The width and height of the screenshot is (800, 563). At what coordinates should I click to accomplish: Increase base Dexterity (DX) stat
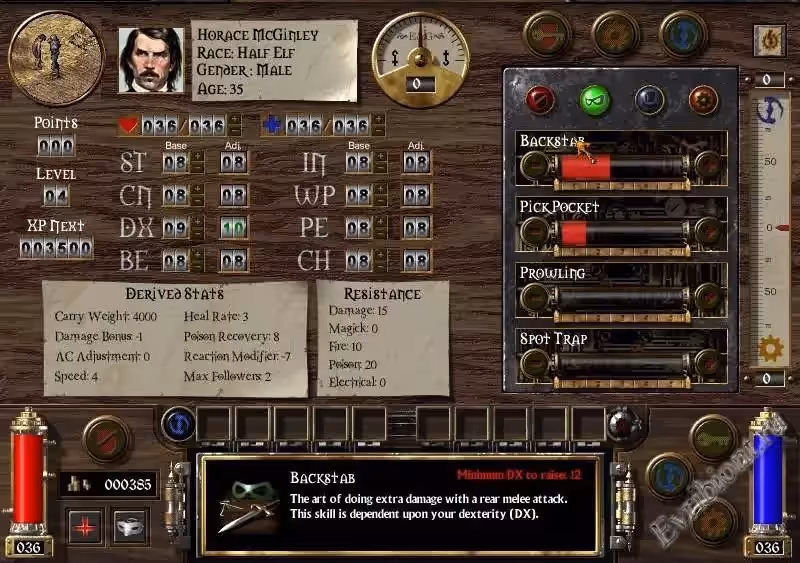tap(197, 222)
